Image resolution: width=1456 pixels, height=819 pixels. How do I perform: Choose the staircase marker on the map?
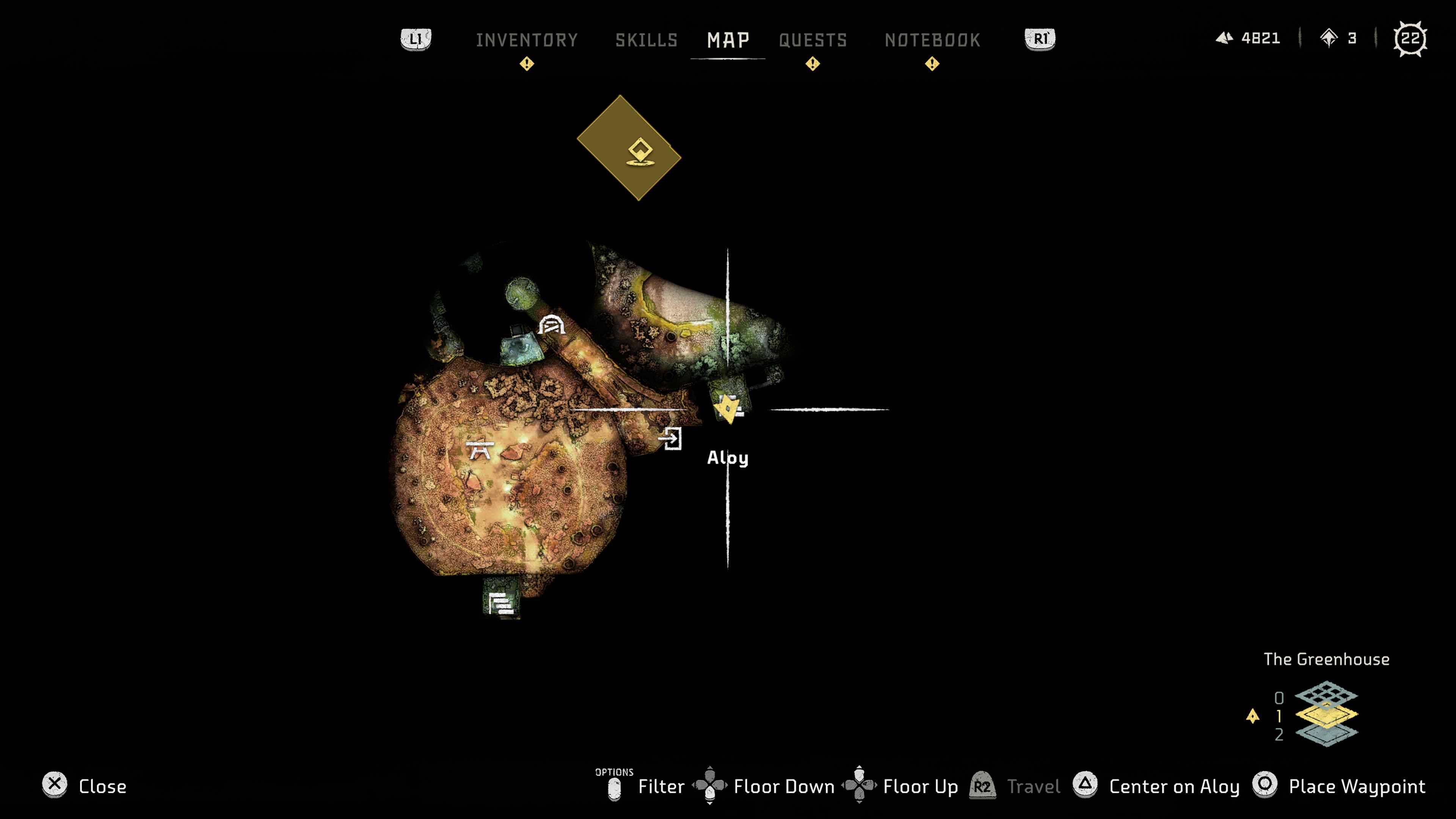(x=501, y=604)
